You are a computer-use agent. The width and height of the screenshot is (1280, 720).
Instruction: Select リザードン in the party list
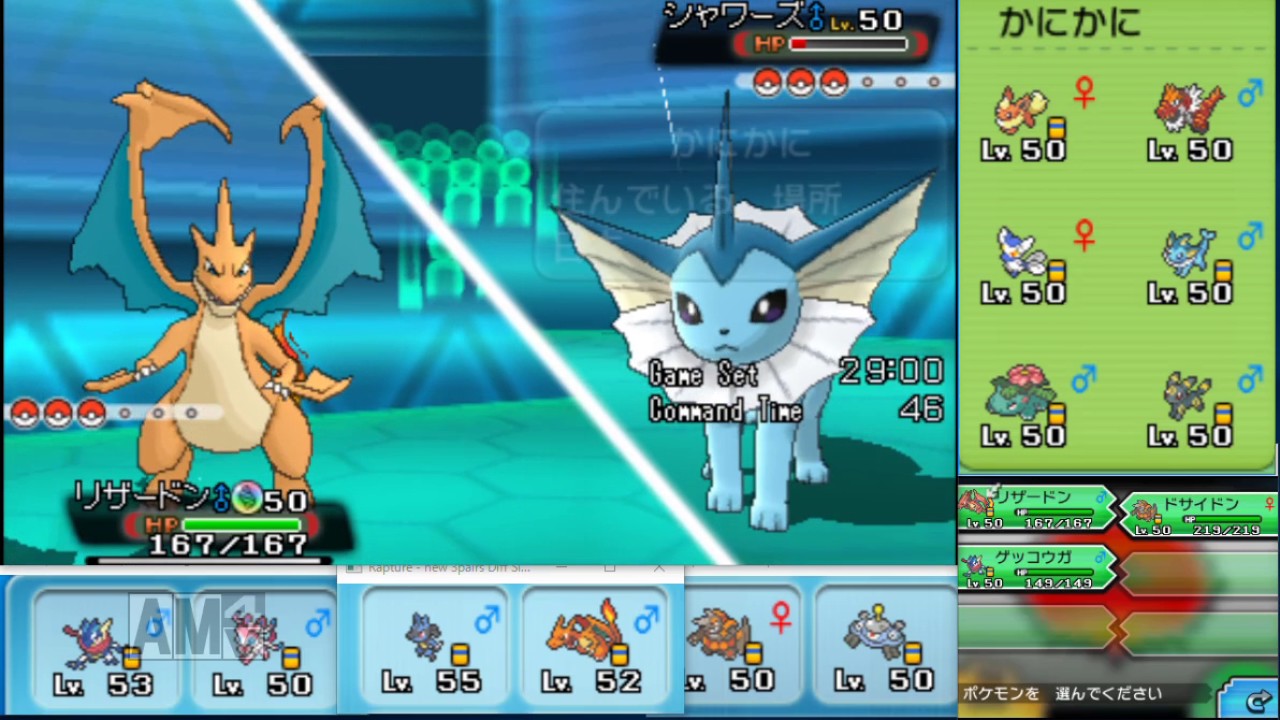tap(1036, 508)
